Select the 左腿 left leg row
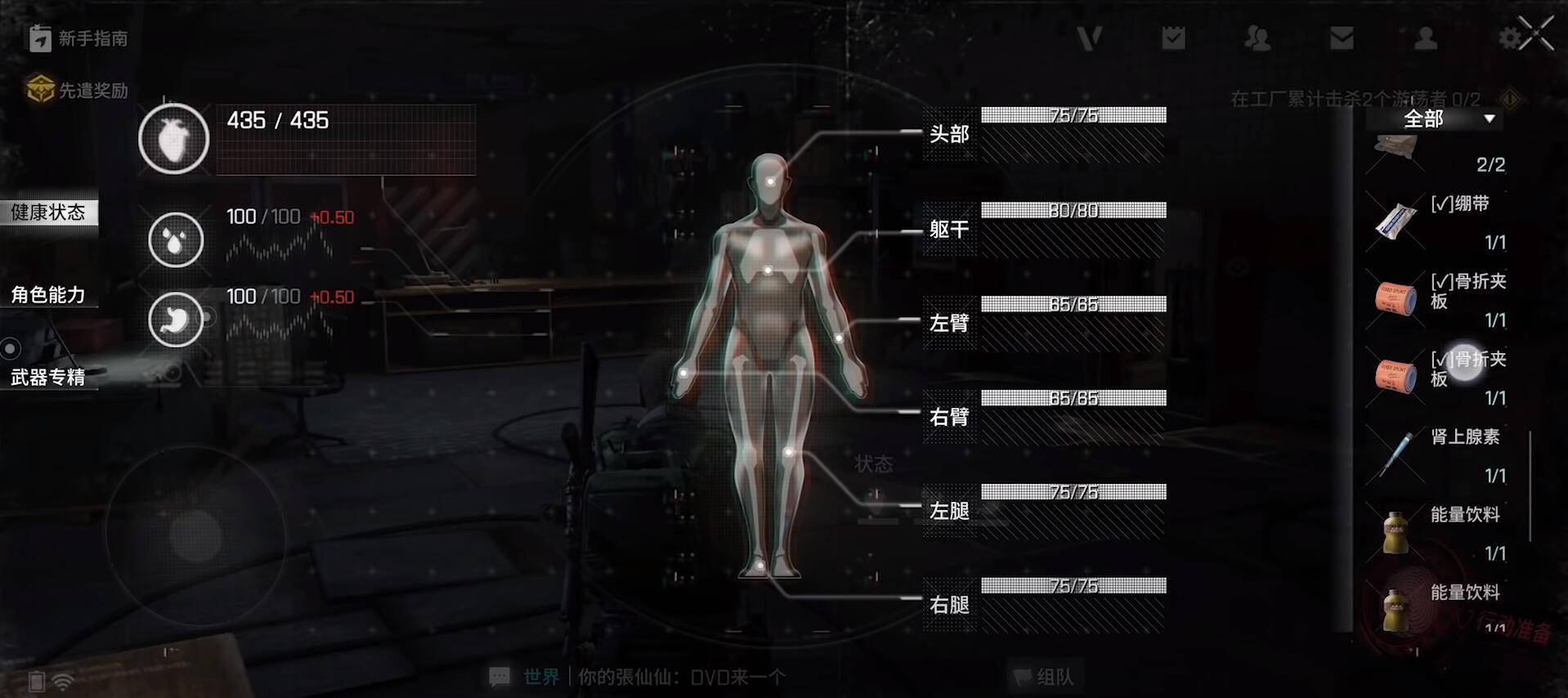Viewport: 1568px width, 698px height. (1045, 511)
